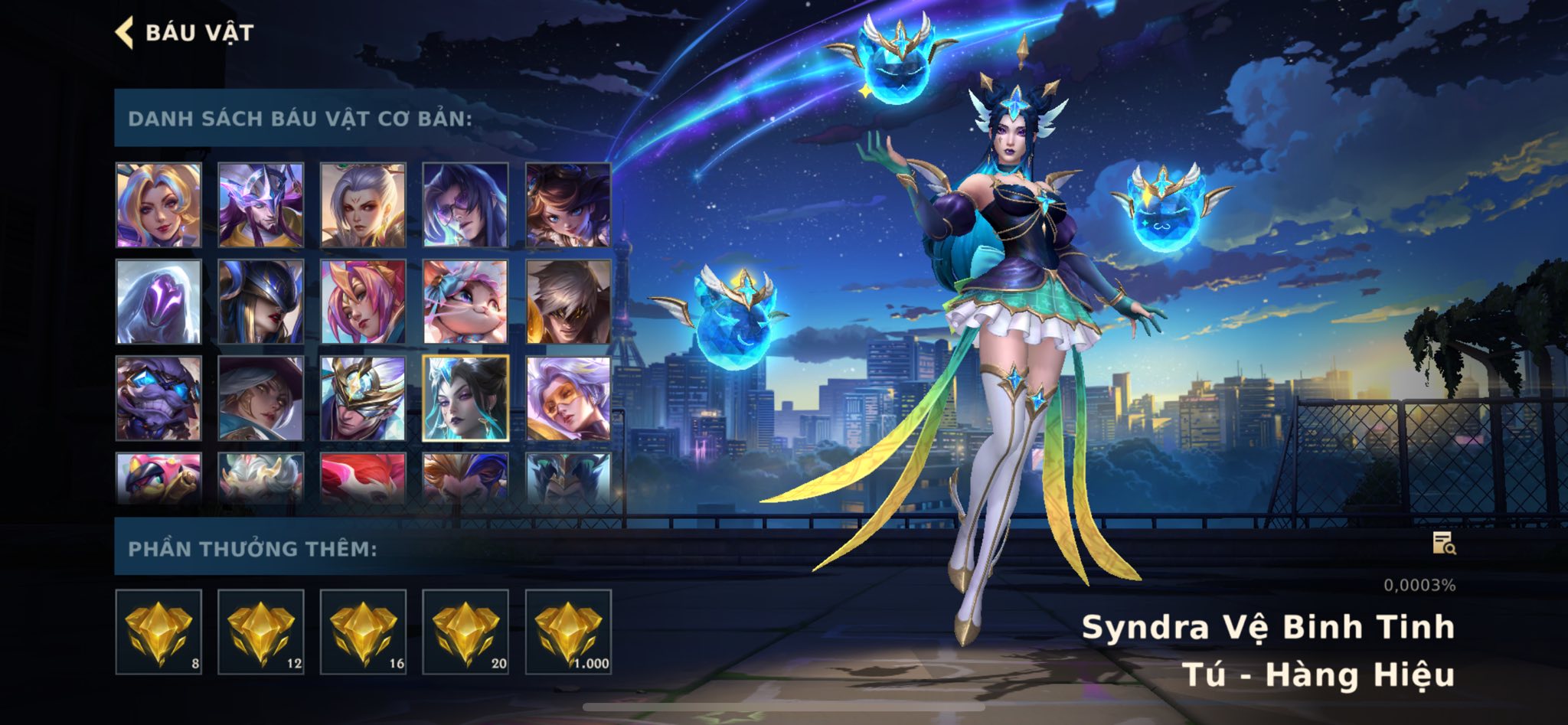Select the 8 gold crystal bonus reward
This screenshot has height=725, width=1568.
click(158, 632)
